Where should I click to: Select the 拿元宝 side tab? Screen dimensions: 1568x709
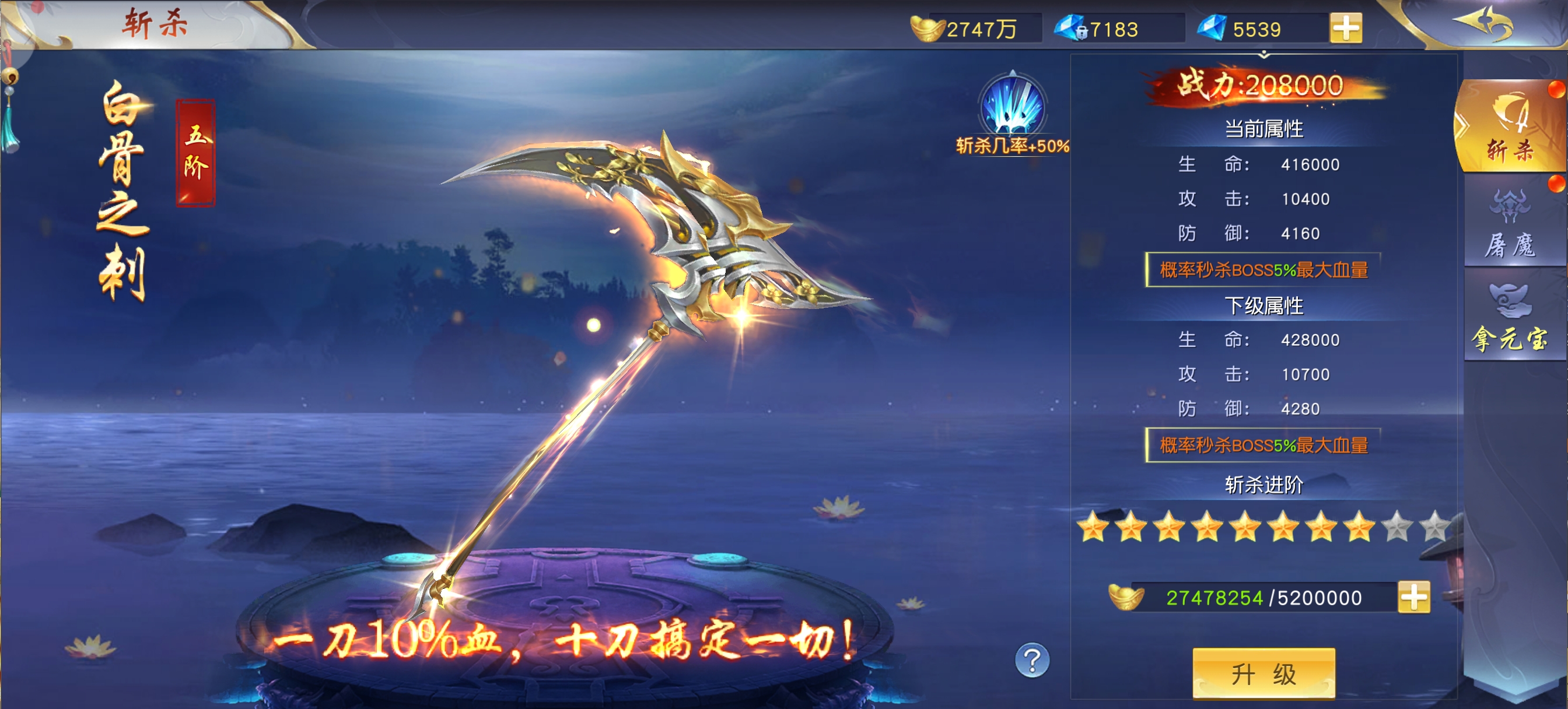point(1511,318)
